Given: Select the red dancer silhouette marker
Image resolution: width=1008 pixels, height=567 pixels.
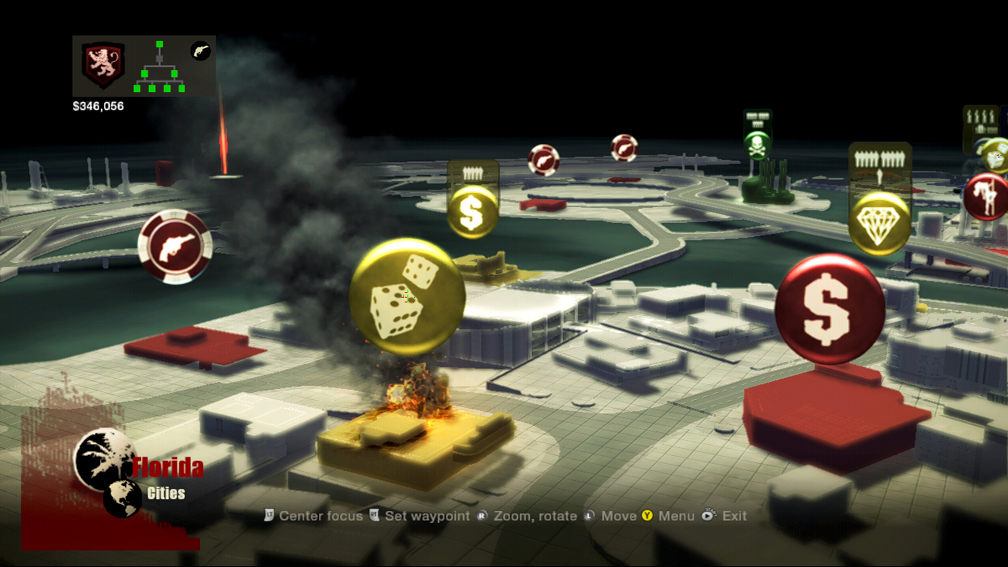Looking at the screenshot, I should coord(988,196).
